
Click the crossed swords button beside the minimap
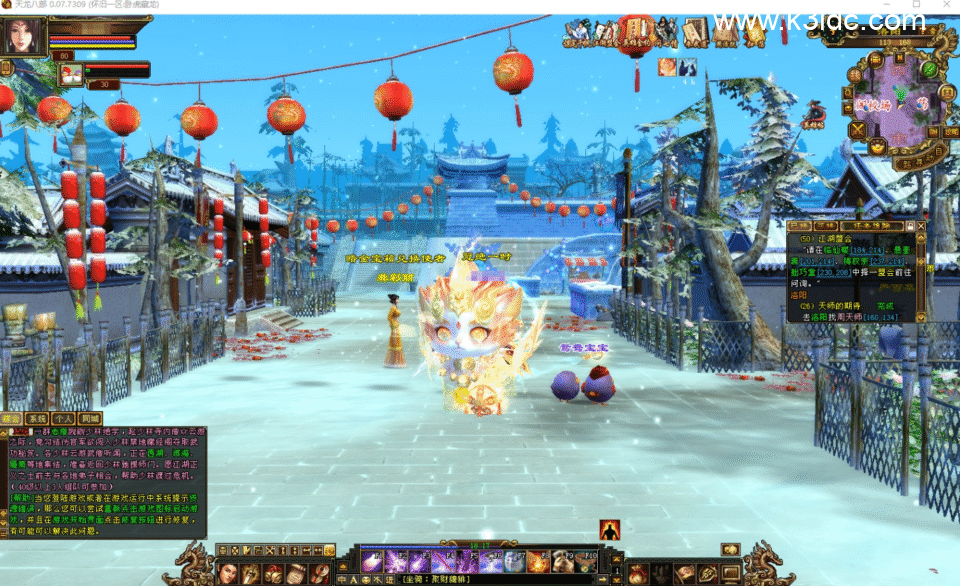[x=857, y=130]
